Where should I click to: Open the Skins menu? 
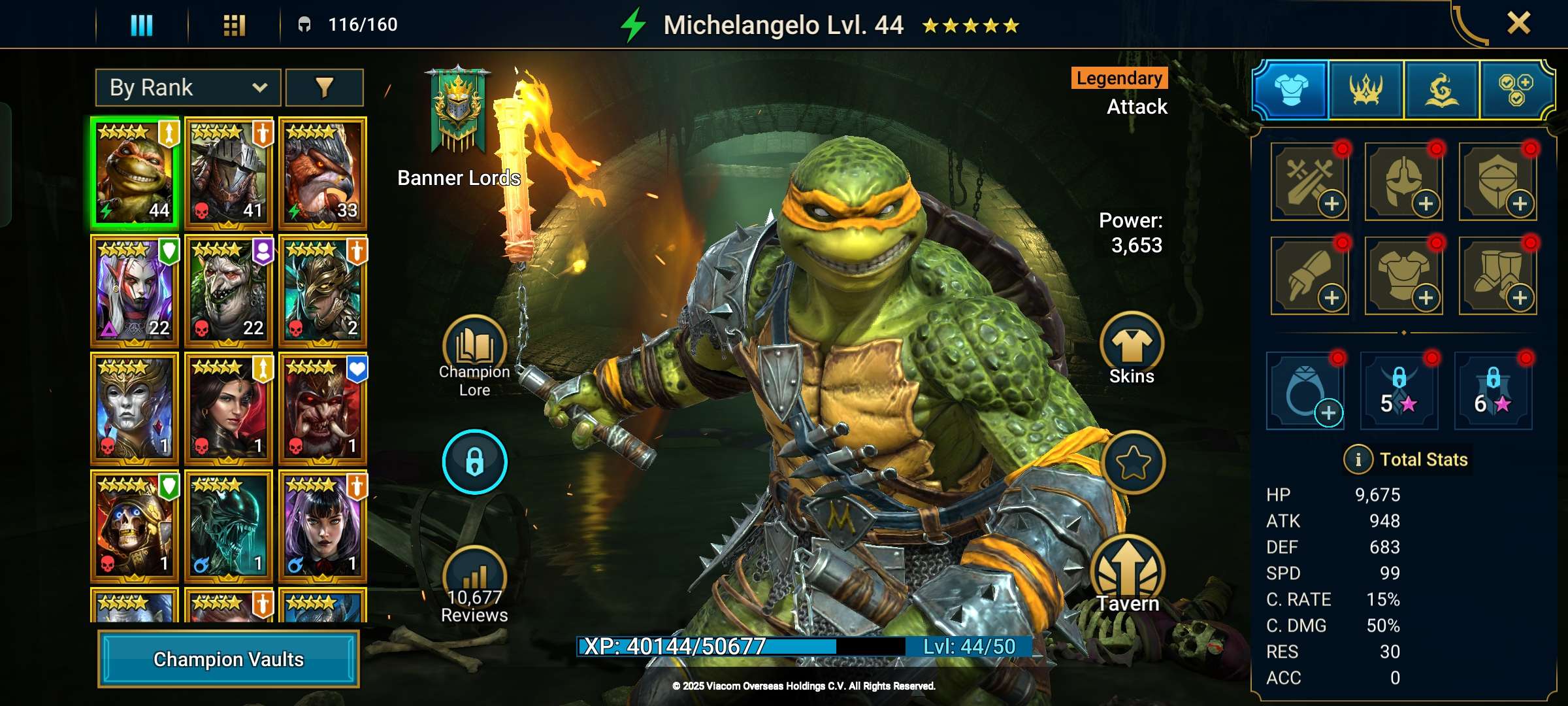1132,346
